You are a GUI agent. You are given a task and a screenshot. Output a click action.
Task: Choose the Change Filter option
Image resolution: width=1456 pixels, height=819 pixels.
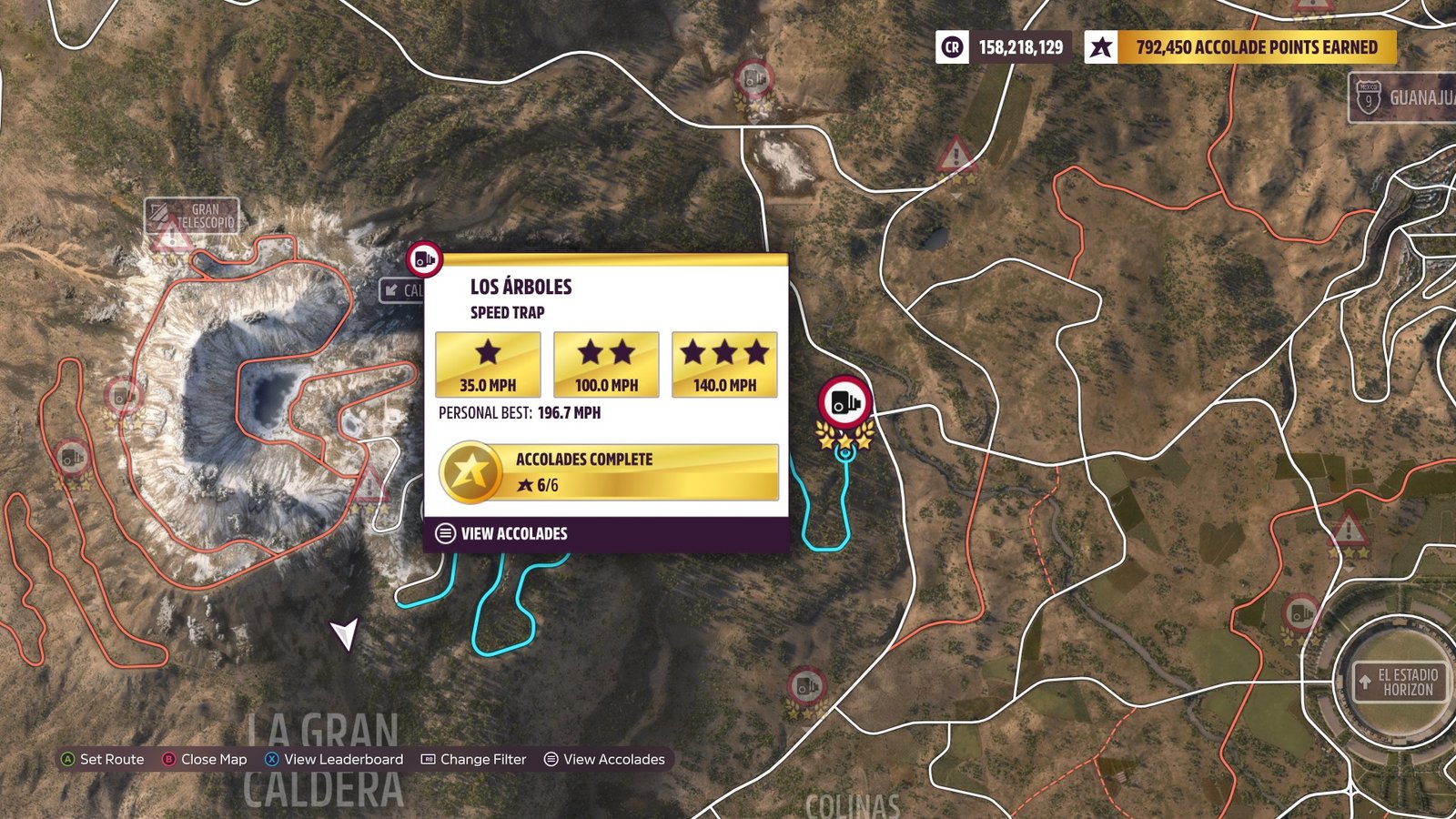click(x=474, y=759)
